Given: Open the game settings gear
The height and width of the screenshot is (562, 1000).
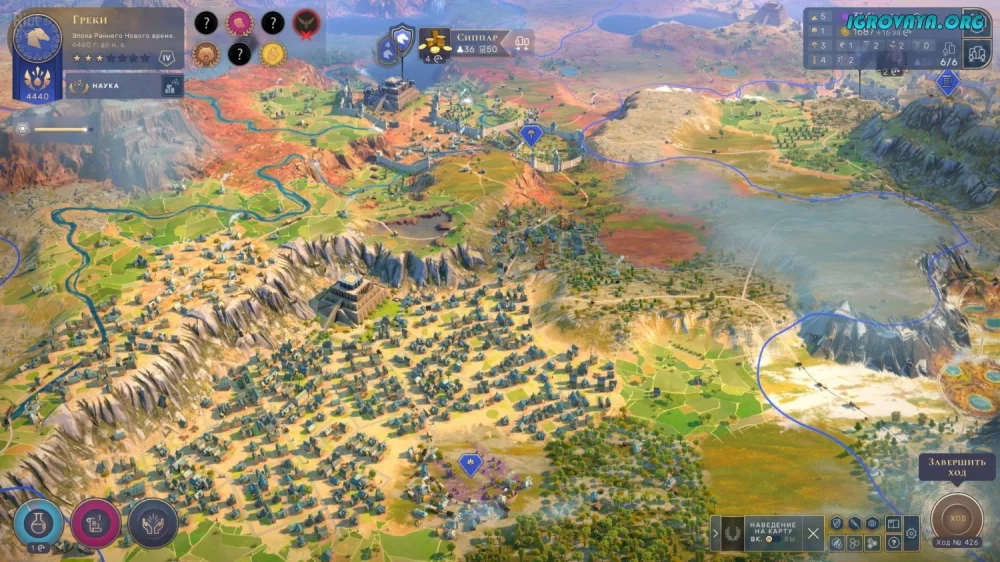Looking at the screenshot, I should (x=911, y=535).
